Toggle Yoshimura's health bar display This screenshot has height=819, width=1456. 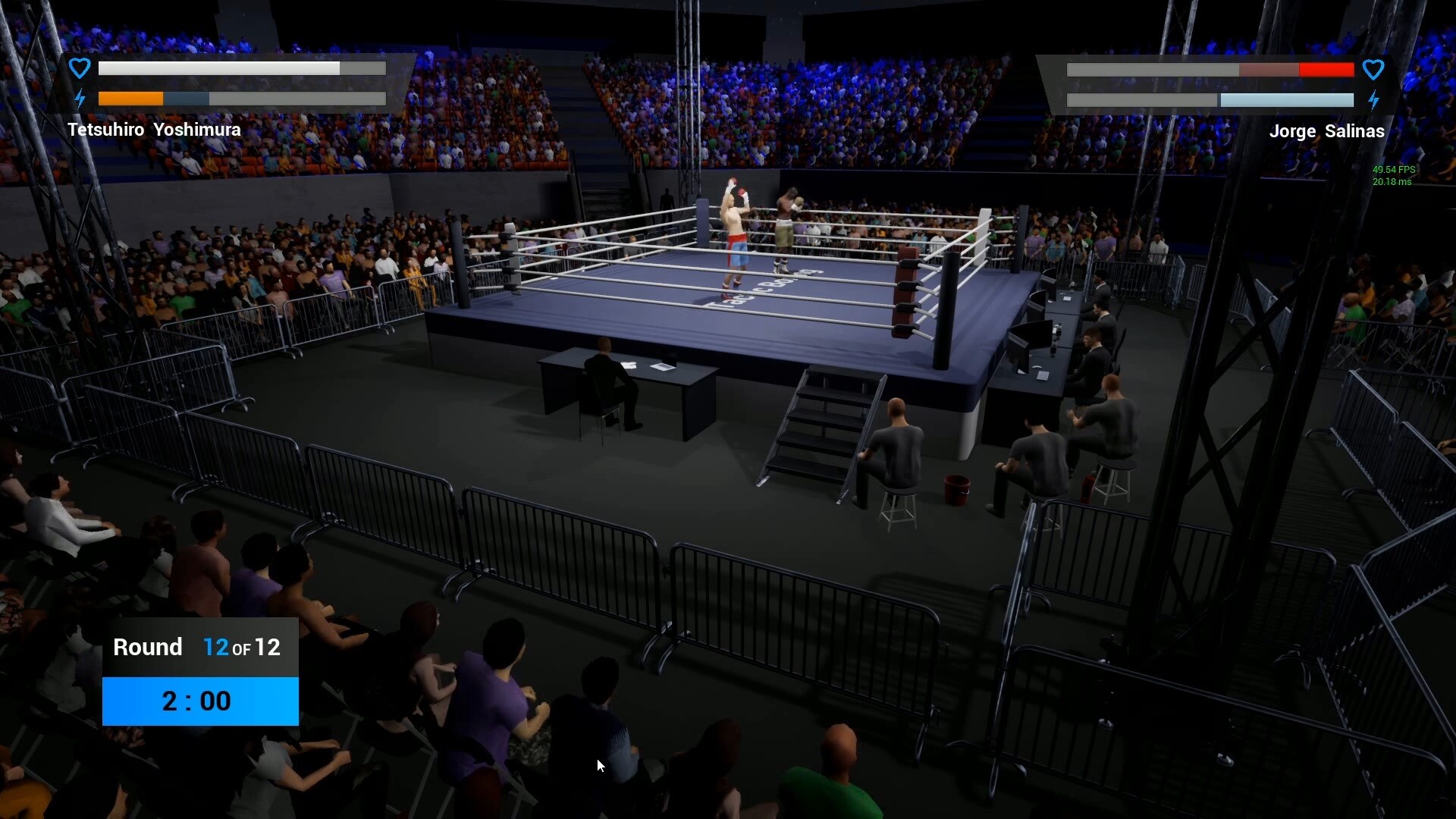click(241, 68)
